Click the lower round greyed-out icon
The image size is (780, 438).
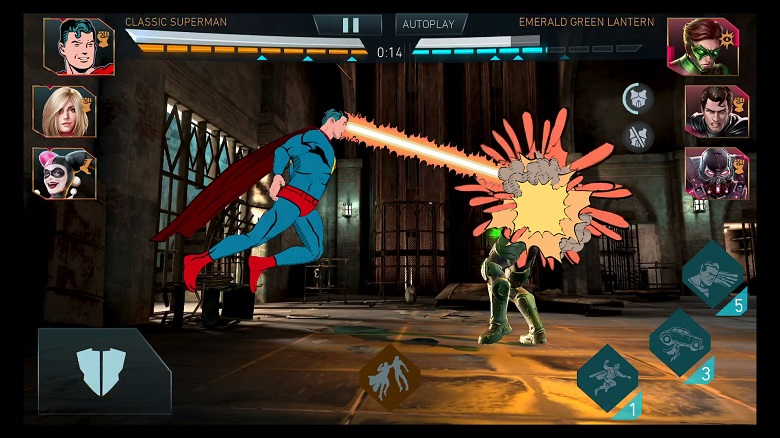[637, 137]
